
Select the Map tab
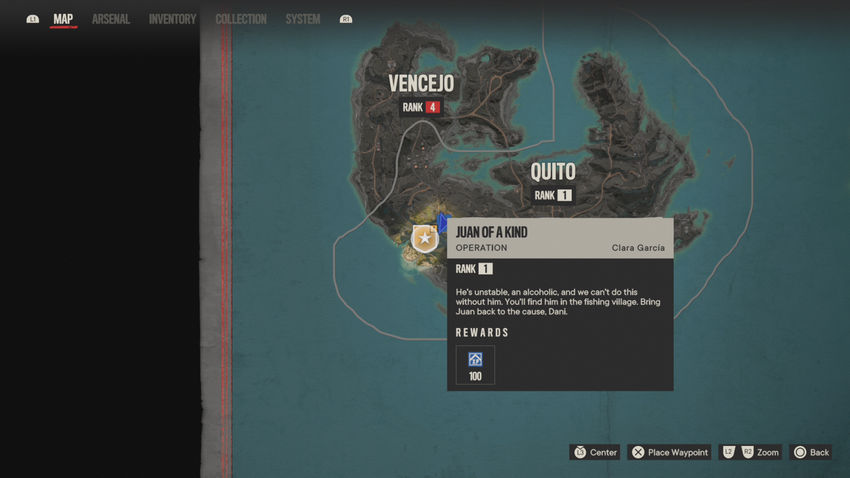(x=63, y=19)
